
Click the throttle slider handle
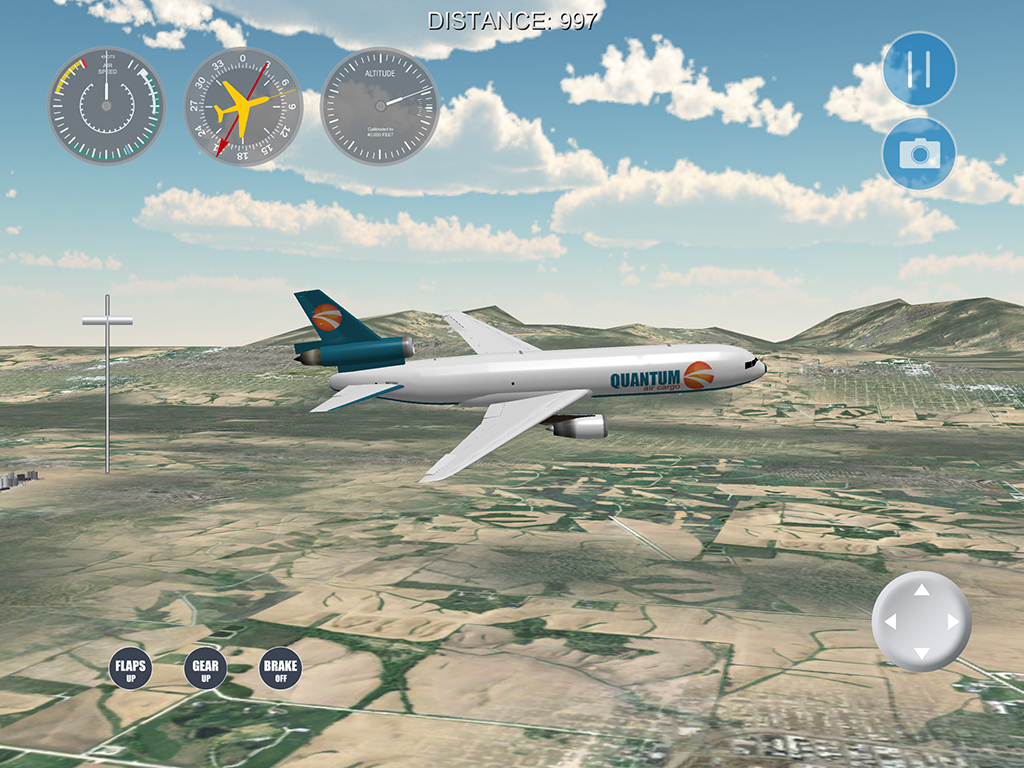[107, 321]
